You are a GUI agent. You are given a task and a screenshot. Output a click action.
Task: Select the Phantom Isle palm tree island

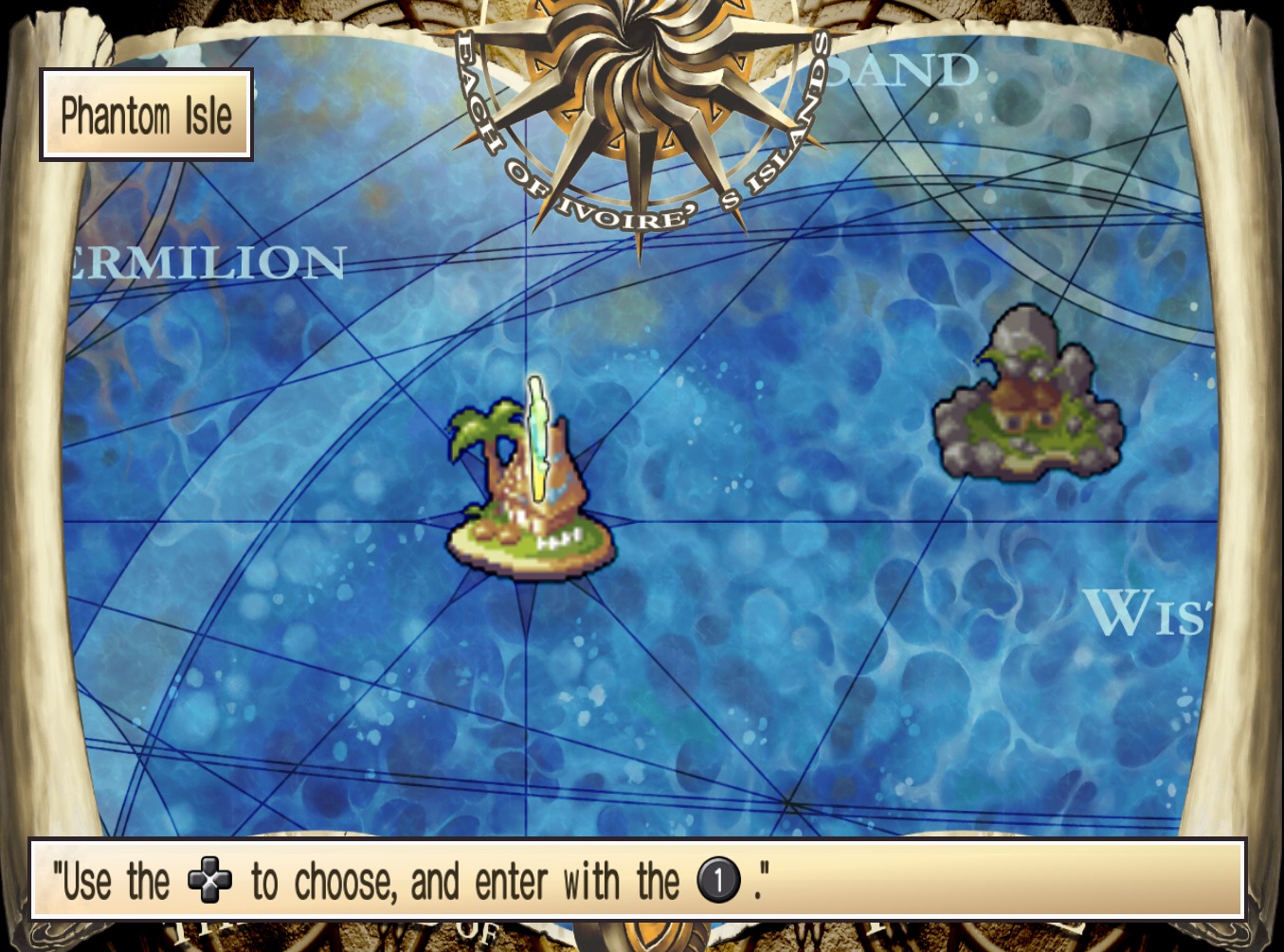(x=531, y=493)
